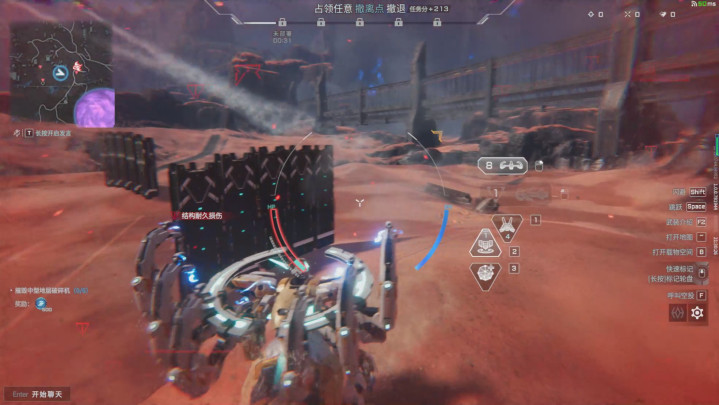
Task: Click the shield status icon beside the gear
Action: click(x=677, y=313)
